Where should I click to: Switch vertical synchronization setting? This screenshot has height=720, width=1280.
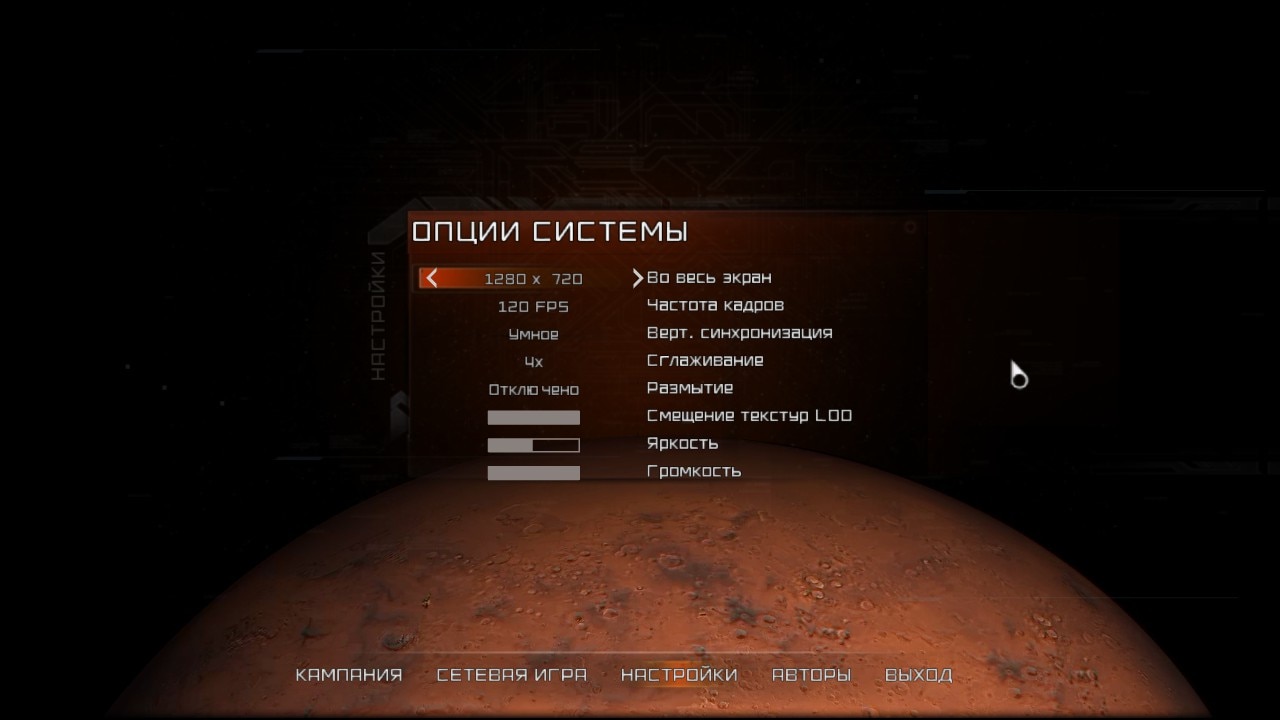737,333
